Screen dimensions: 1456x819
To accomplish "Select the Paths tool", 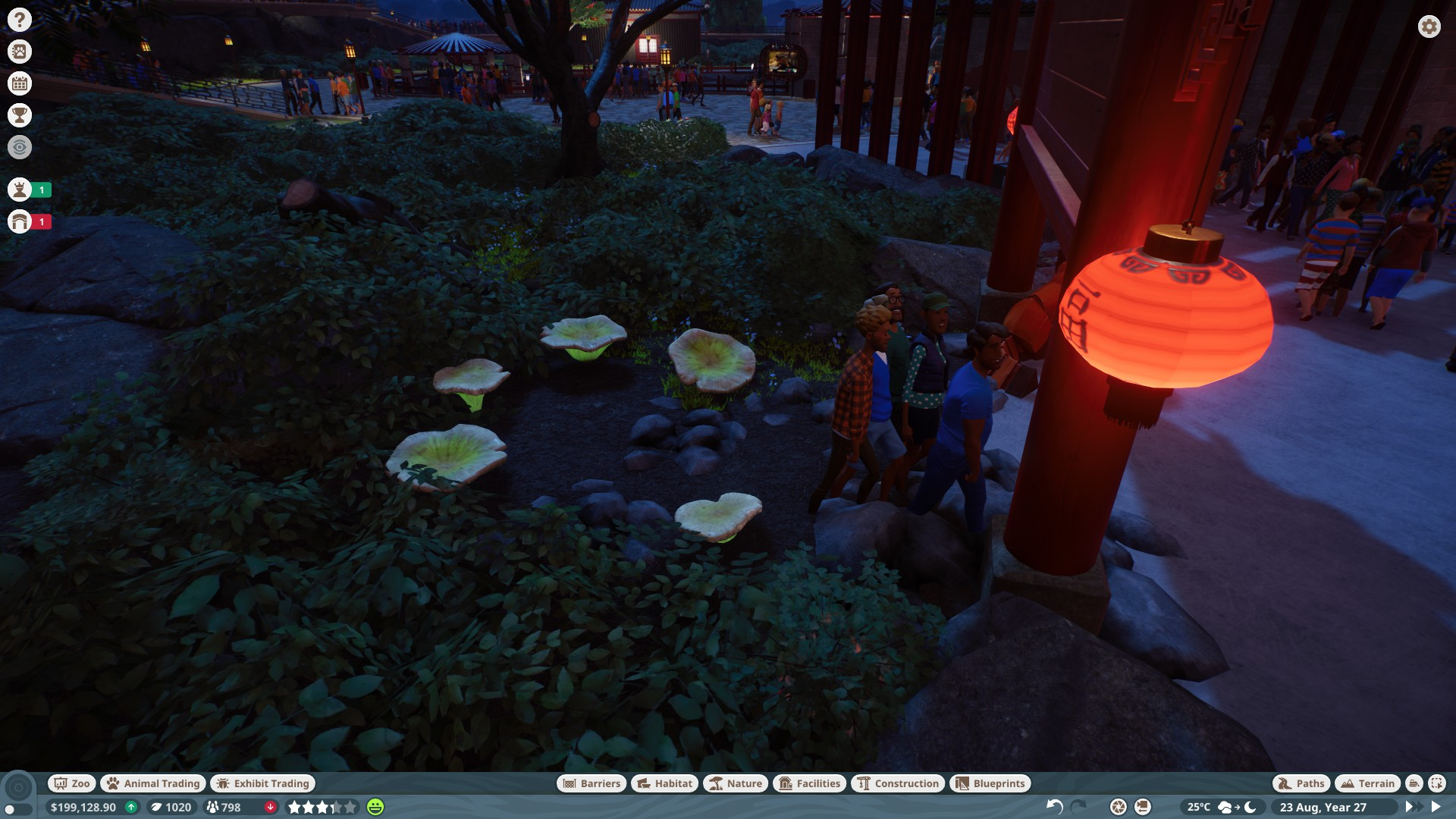I will tap(1301, 783).
